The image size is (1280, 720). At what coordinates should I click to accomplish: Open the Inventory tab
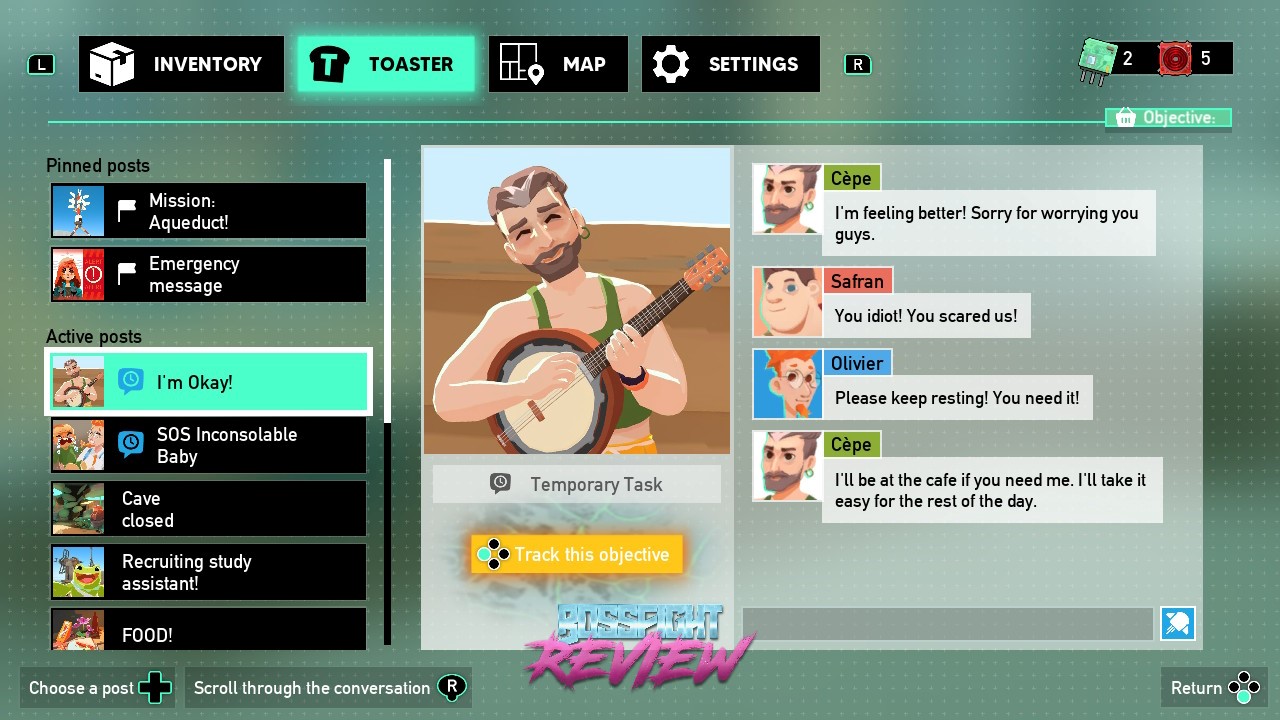tap(181, 64)
